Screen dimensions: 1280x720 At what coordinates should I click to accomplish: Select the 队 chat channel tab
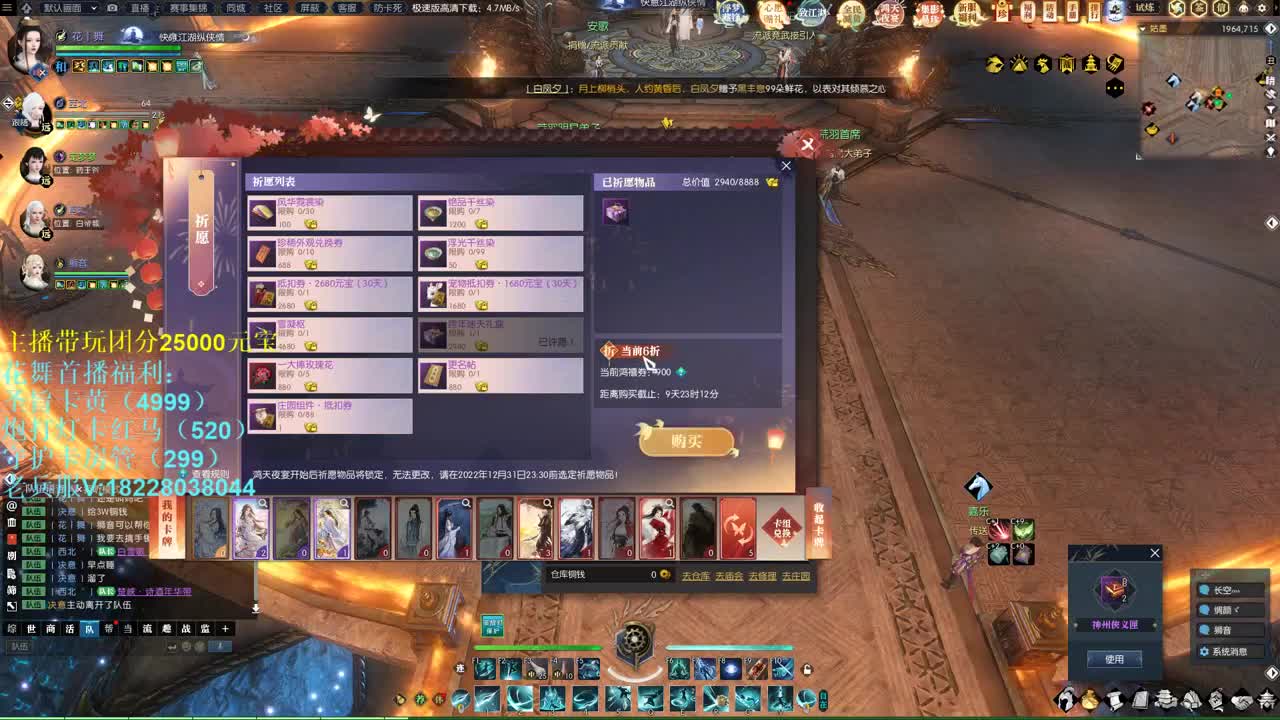tap(89, 630)
